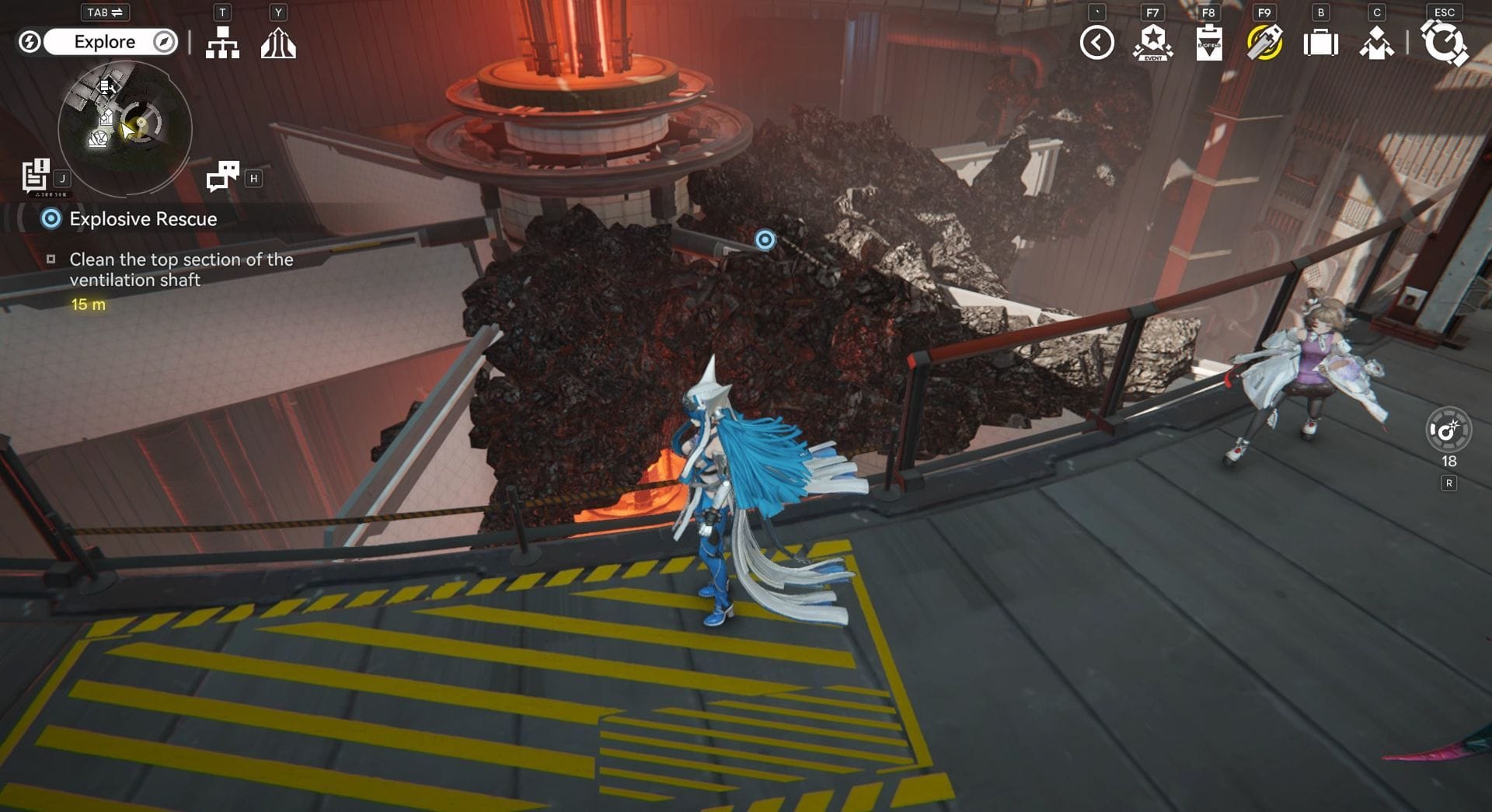Viewport: 1492px width, 812px height.
Task: Click the lightning bolt mode icon
Action: pyautogui.click(x=30, y=42)
